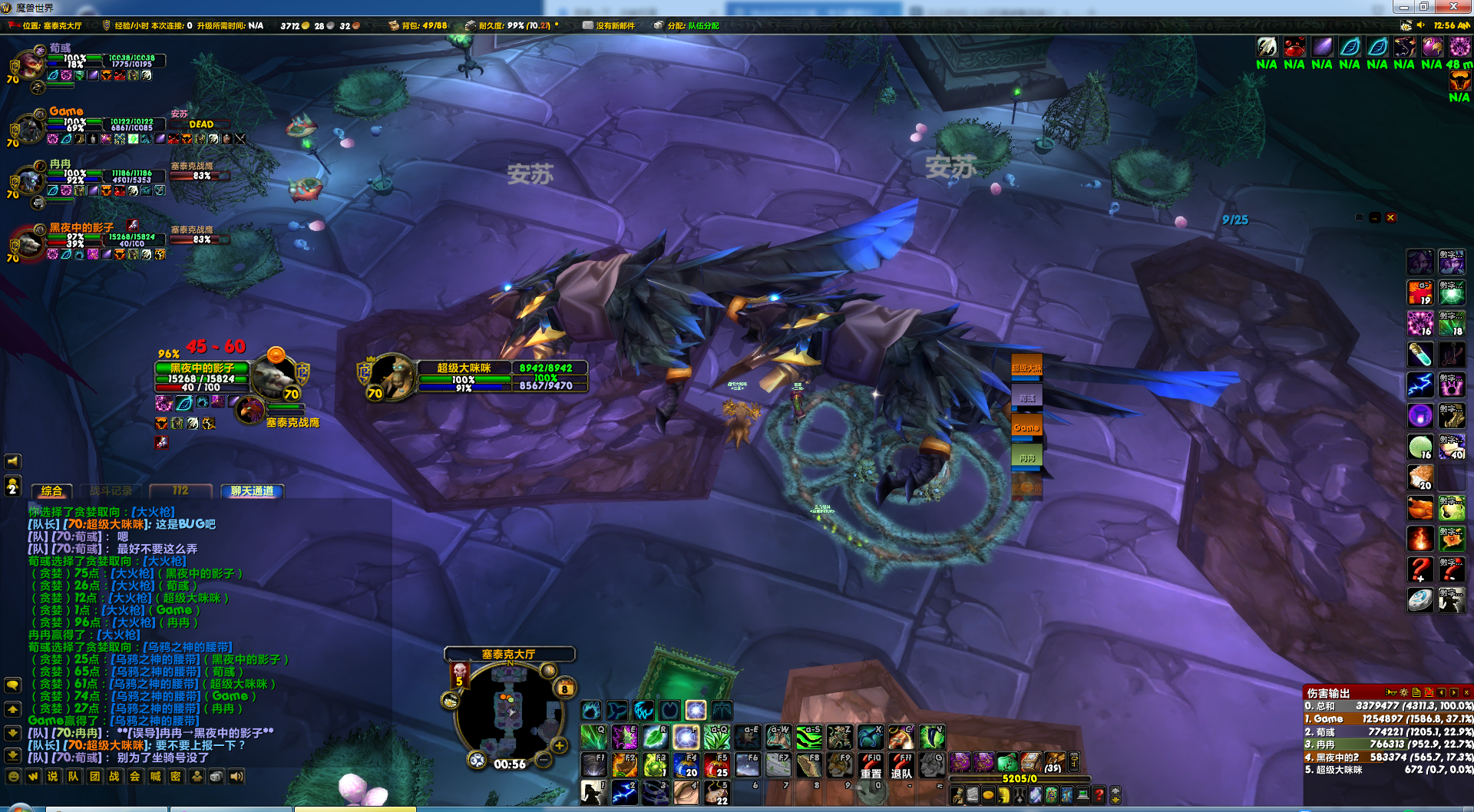Screen dimensions: 1474x812
Task: Switch damage meter segment with right arrow
Action: tap(1454, 693)
